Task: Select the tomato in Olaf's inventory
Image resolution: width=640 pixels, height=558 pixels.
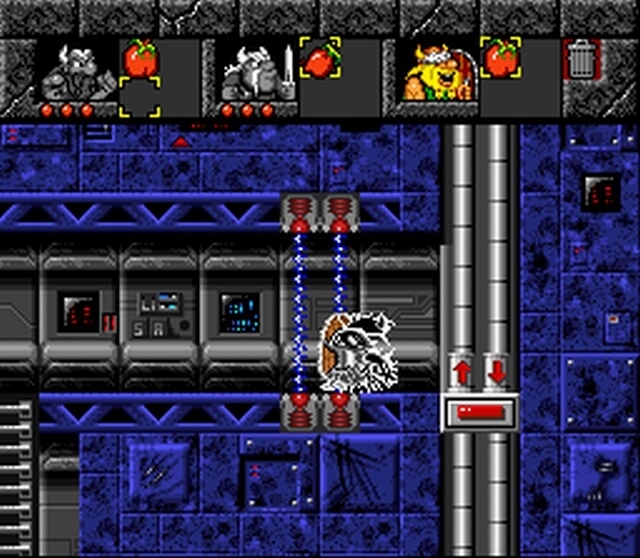Action: tap(499, 58)
